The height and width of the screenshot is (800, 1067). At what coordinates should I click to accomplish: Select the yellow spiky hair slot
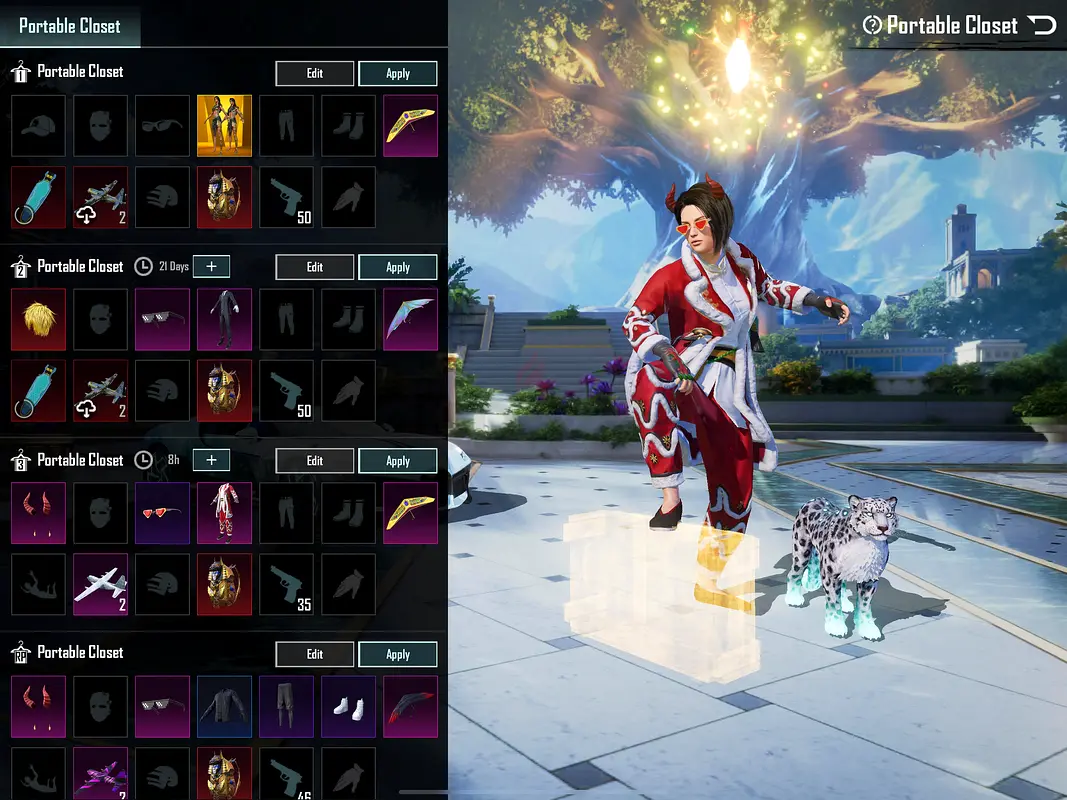click(38, 320)
